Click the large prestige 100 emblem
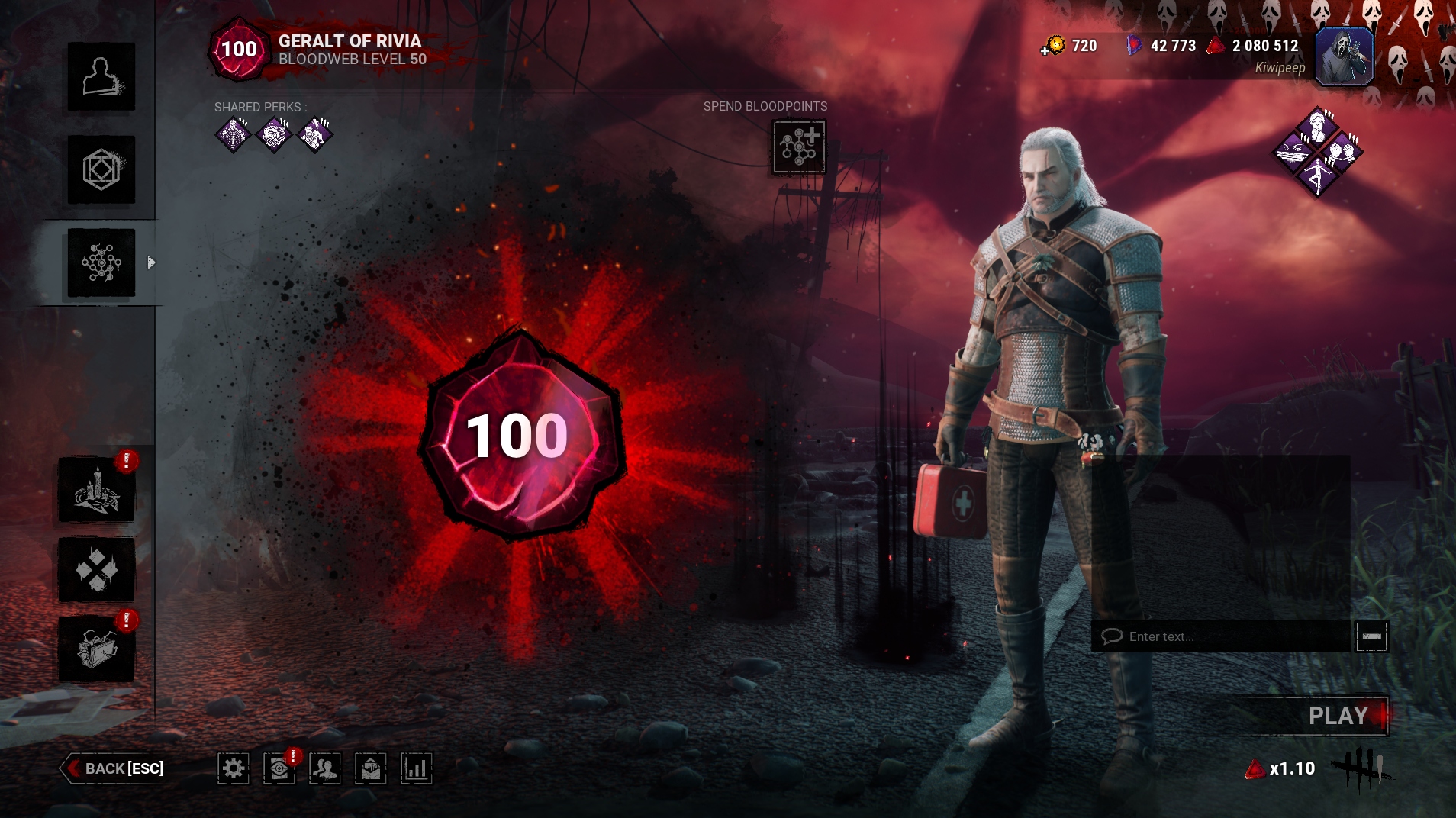Screen dimensions: 1456x818 coord(519,436)
